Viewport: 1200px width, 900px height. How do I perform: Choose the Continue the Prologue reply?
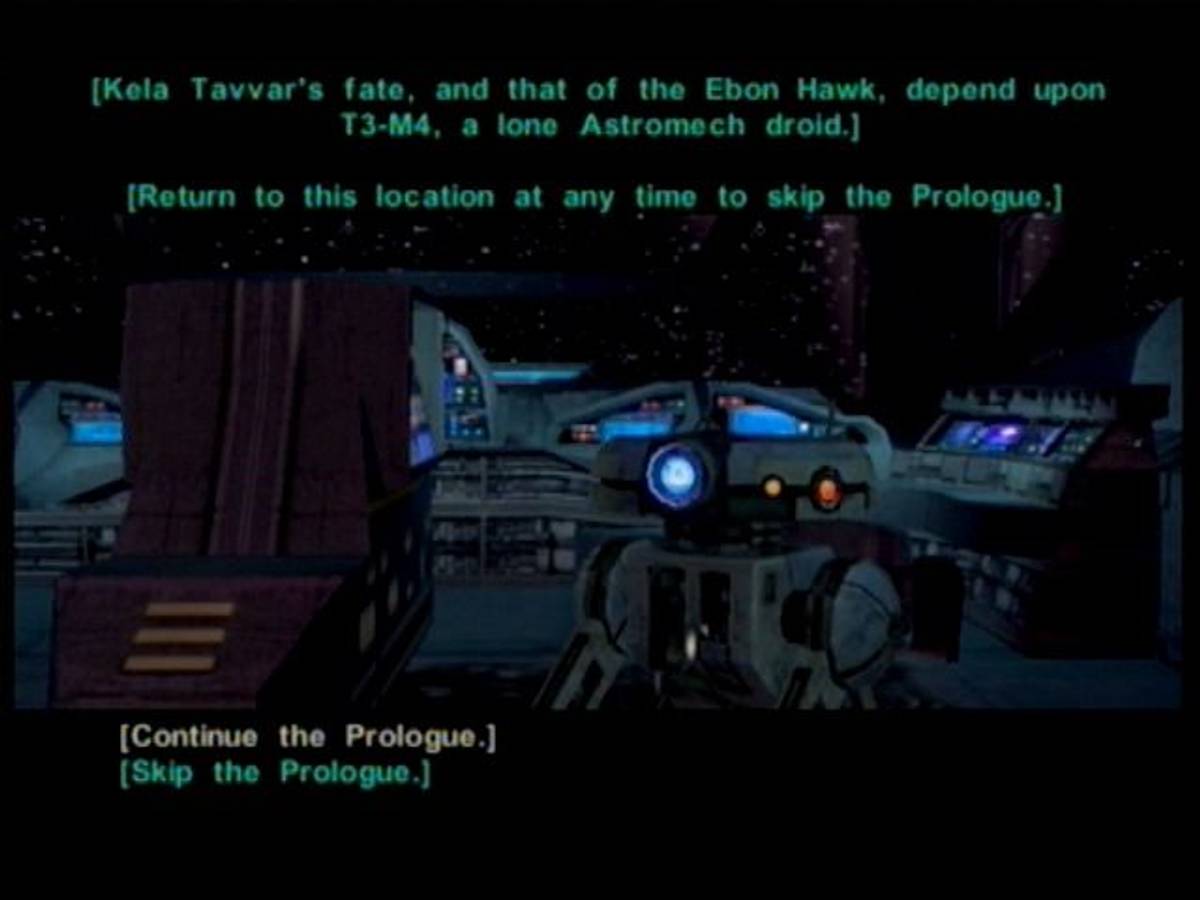click(x=307, y=738)
